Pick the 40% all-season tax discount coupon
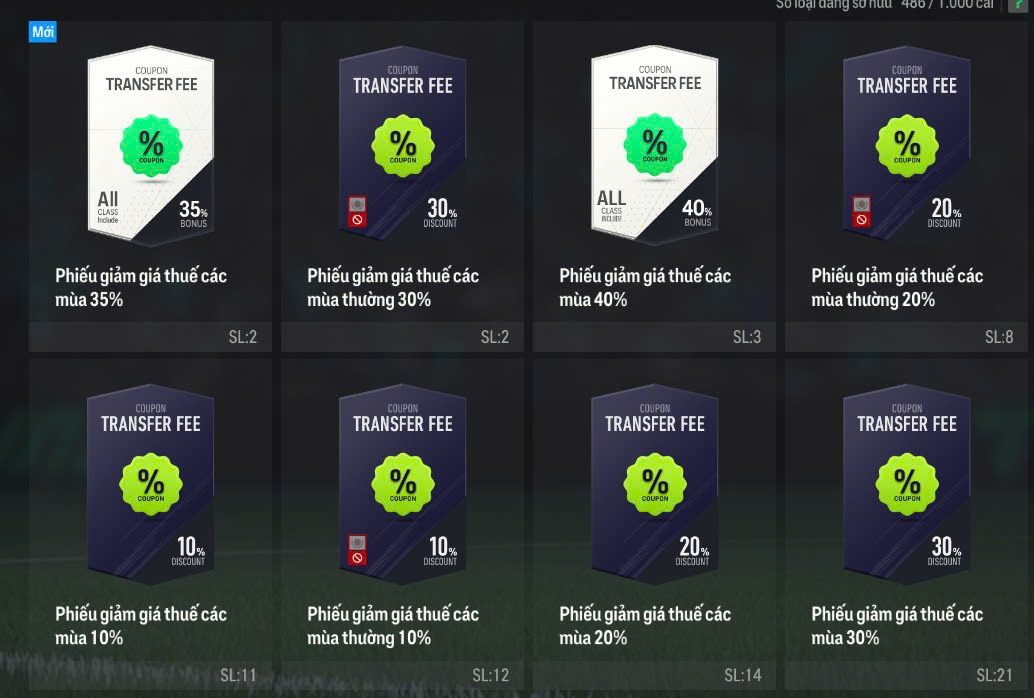Screen dimensions: 1034x698 (654, 150)
